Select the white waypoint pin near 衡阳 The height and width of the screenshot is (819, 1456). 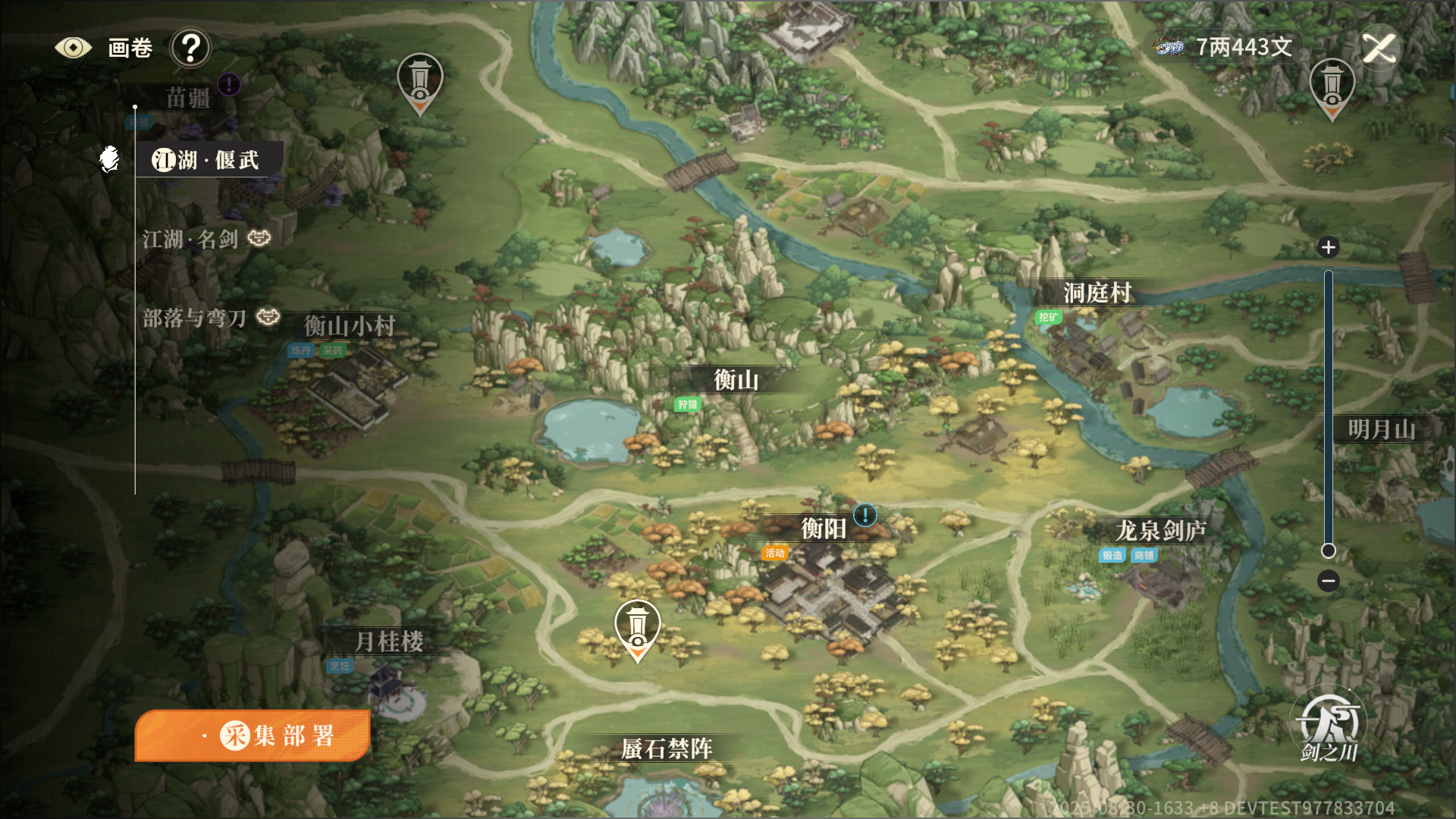coord(637,628)
